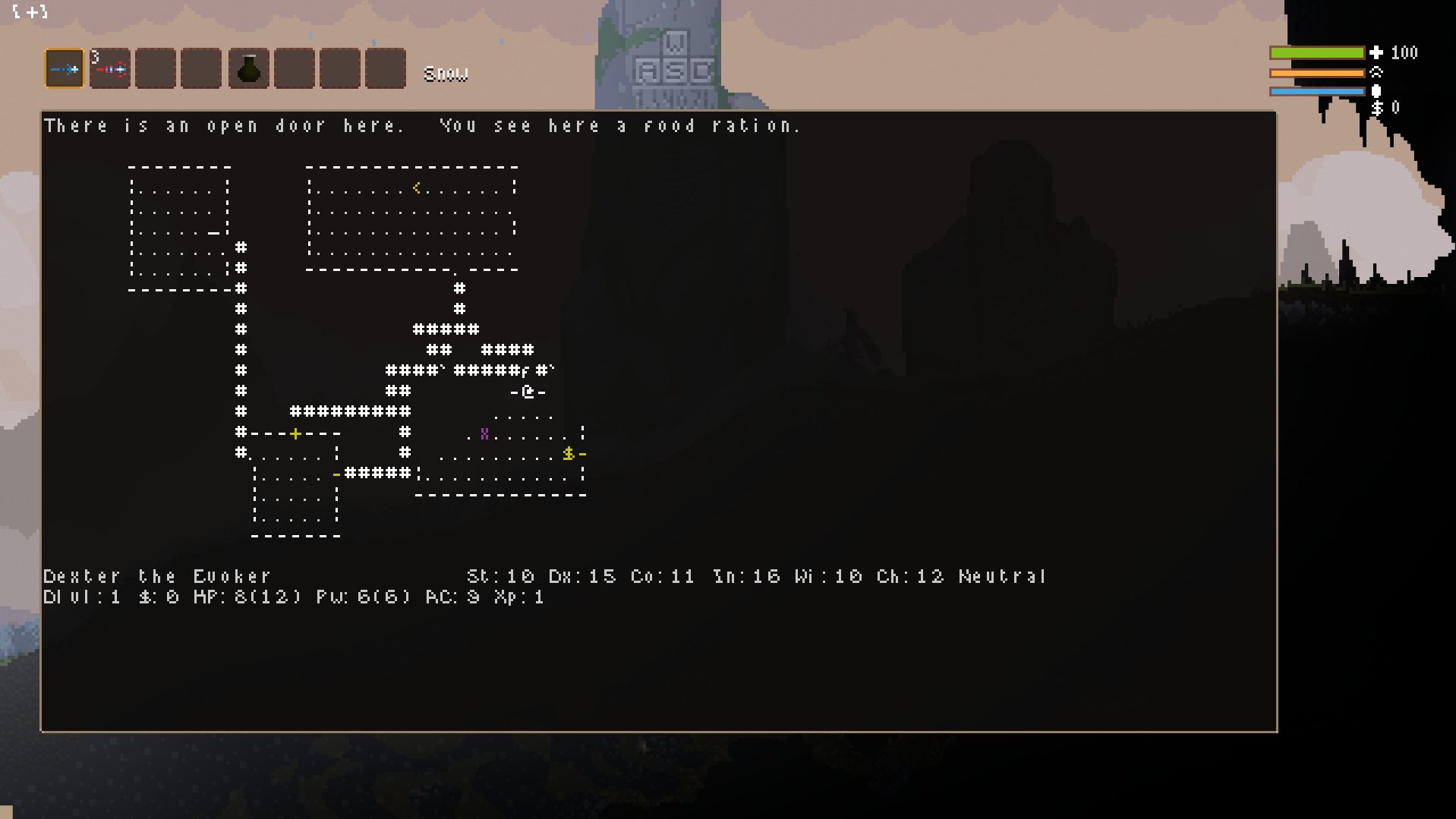Click the potion flask in the fifth hotbar slot
Screen dimensions: 1456x819
(x=248, y=68)
